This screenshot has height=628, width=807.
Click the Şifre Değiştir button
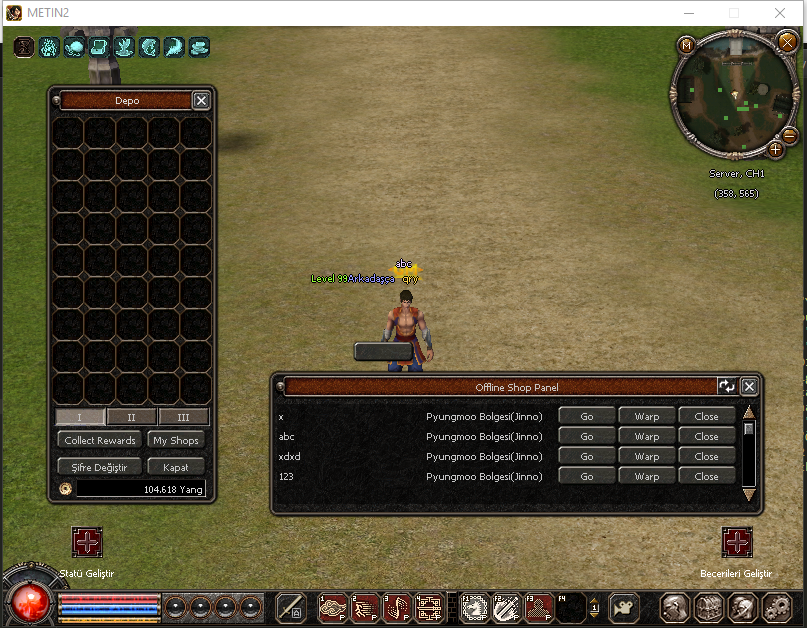coord(100,467)
